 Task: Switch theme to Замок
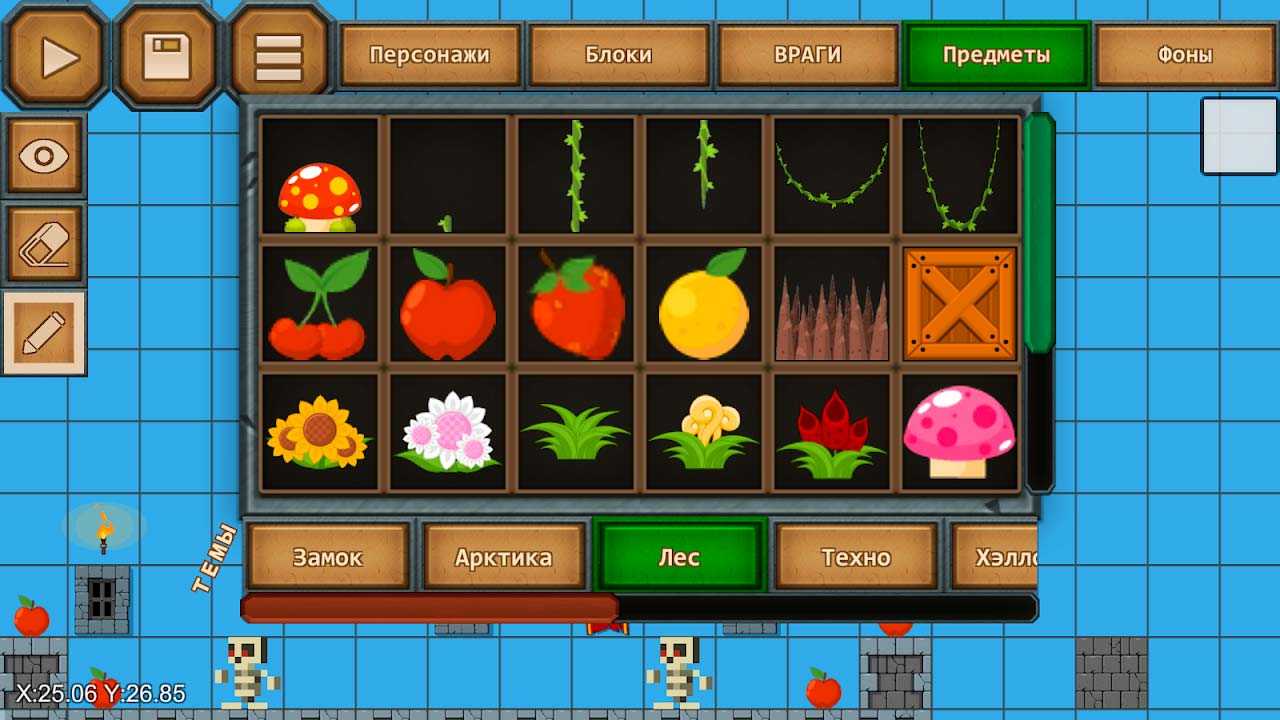click(x=327, y=557)
